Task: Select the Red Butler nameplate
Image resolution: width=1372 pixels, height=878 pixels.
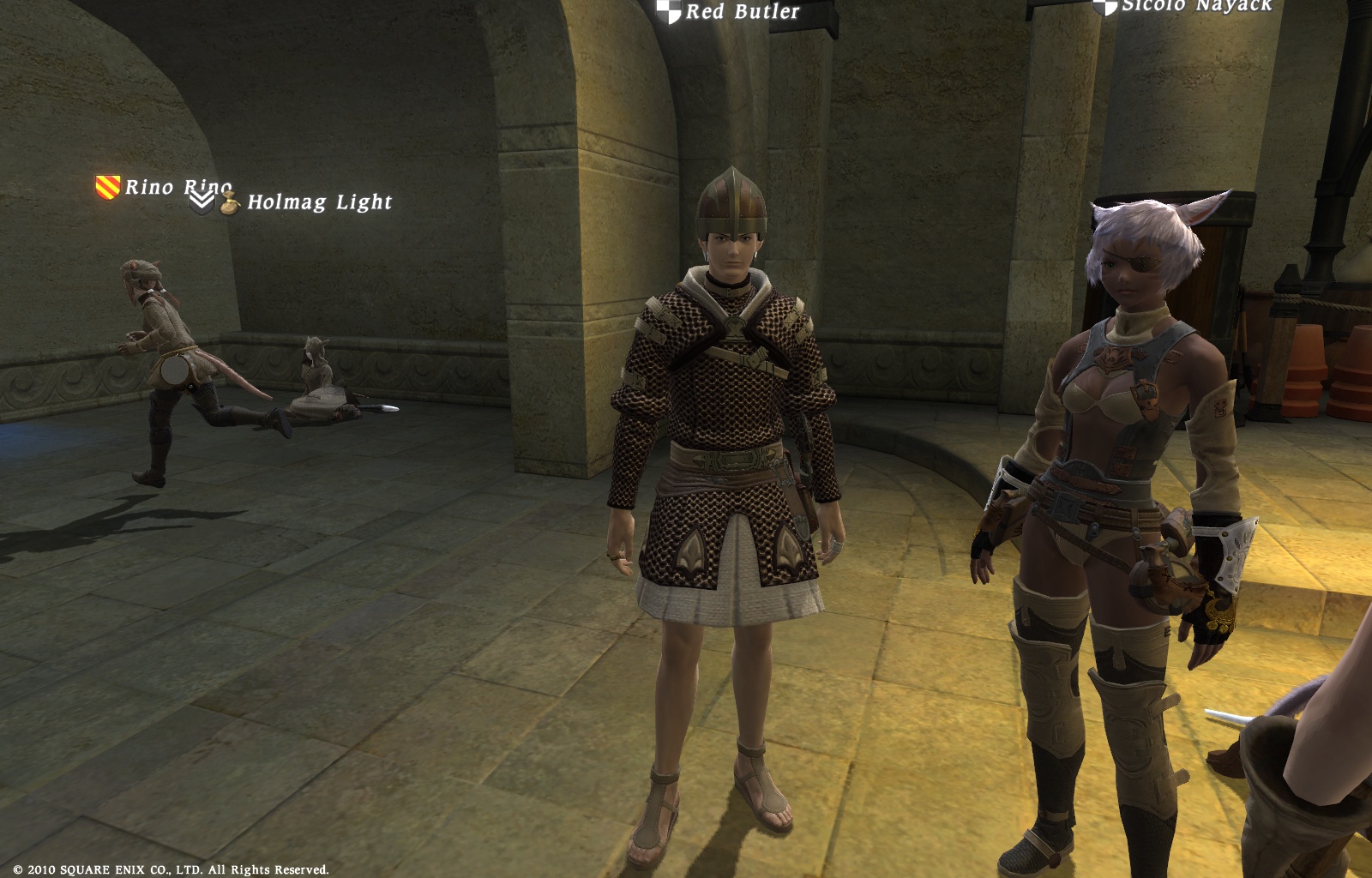Action: click(742, 12)
